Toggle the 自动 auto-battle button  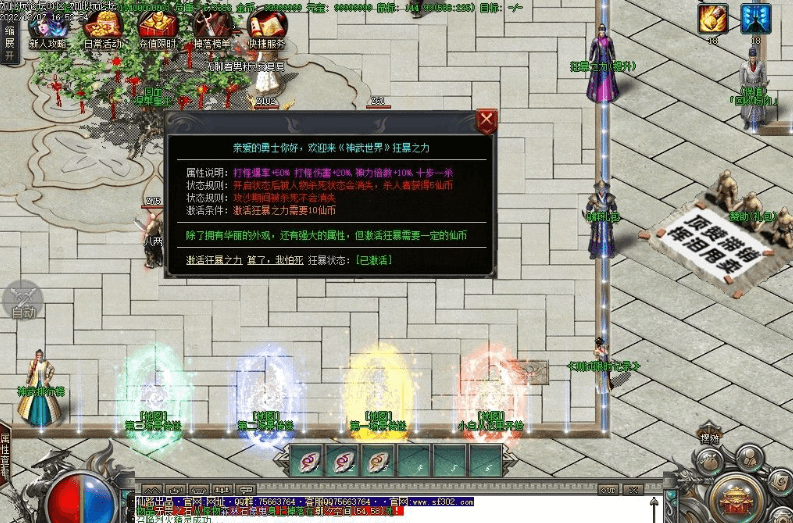pos(23,301)
